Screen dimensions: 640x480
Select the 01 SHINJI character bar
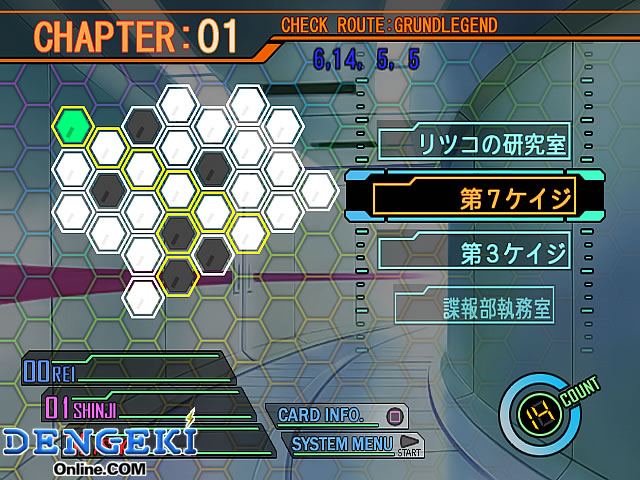click(x=140, y=407)
